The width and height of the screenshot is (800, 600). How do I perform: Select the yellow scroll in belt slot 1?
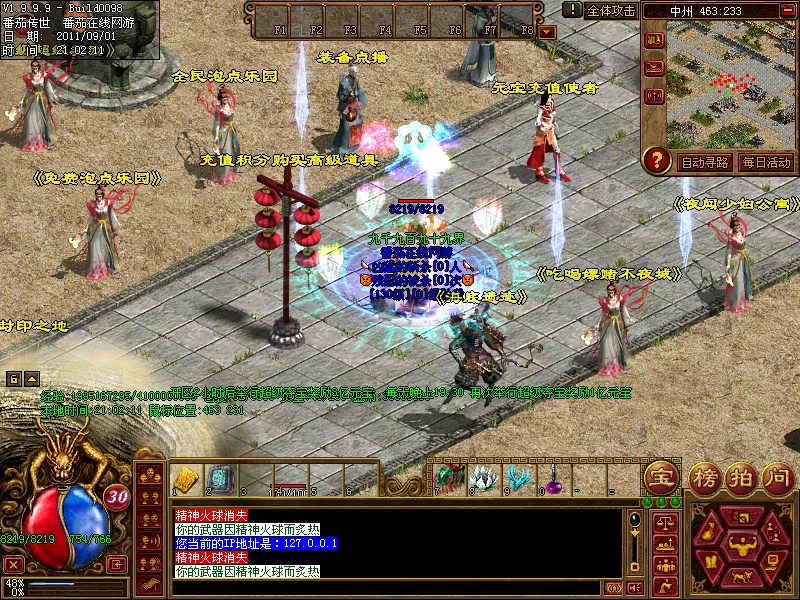[184, 478]
